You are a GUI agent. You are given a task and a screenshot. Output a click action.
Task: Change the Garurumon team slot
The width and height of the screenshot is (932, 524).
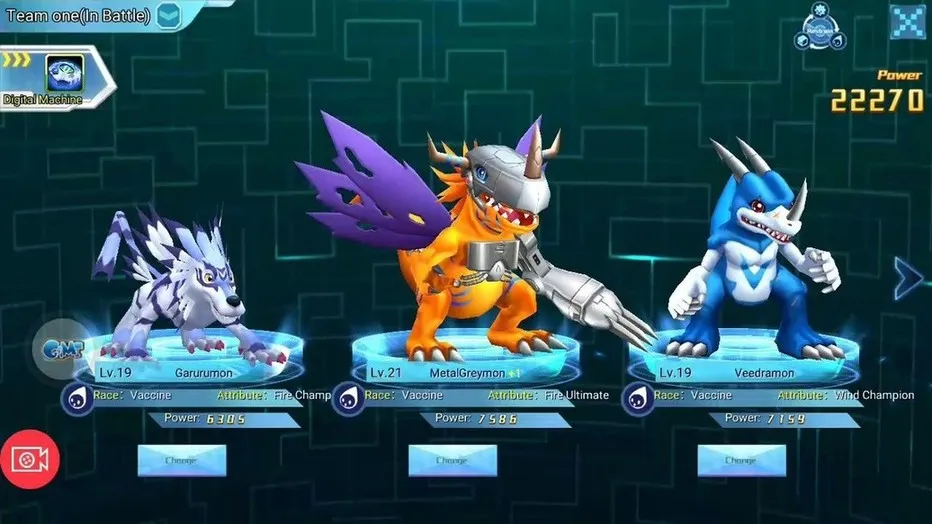(182, 460)
